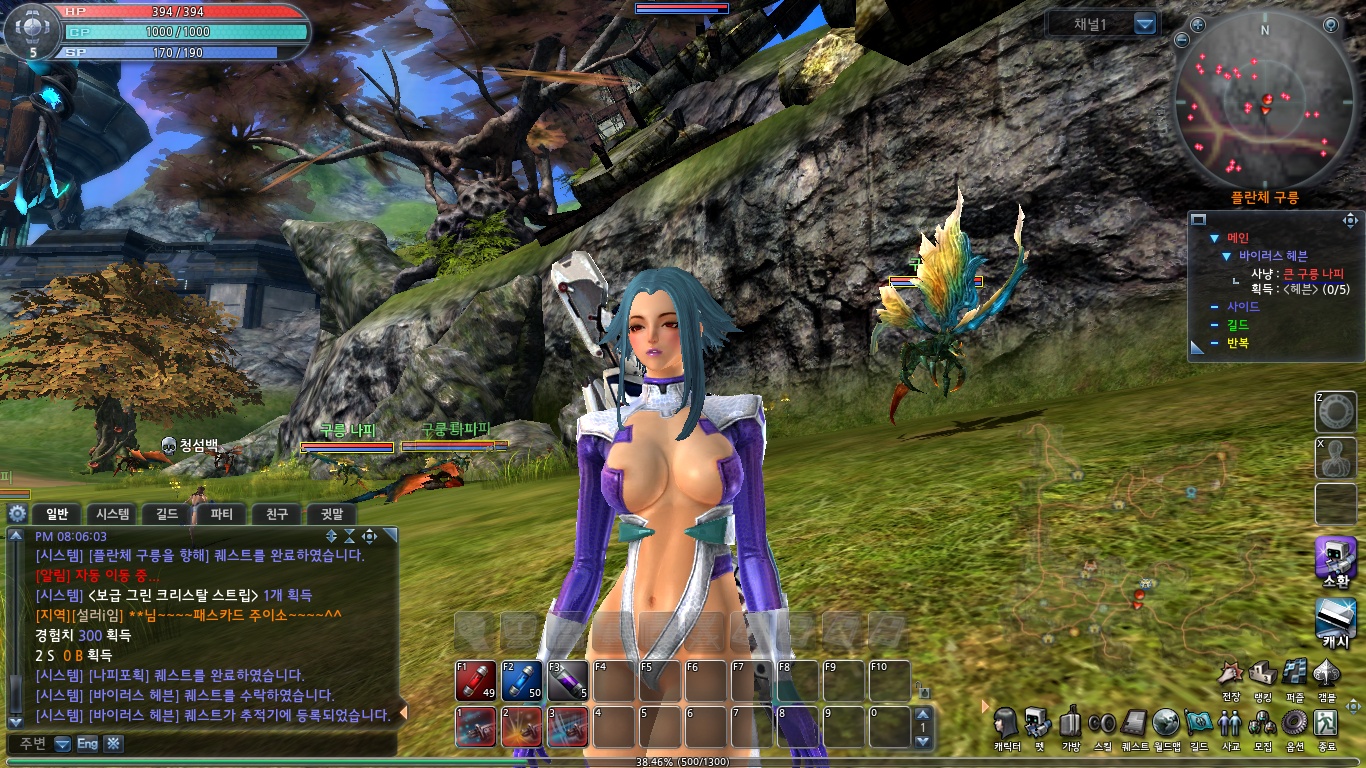Open the chat settings gear
Image resolution: width=1366 pixels, height=768 pixels.
17,514
